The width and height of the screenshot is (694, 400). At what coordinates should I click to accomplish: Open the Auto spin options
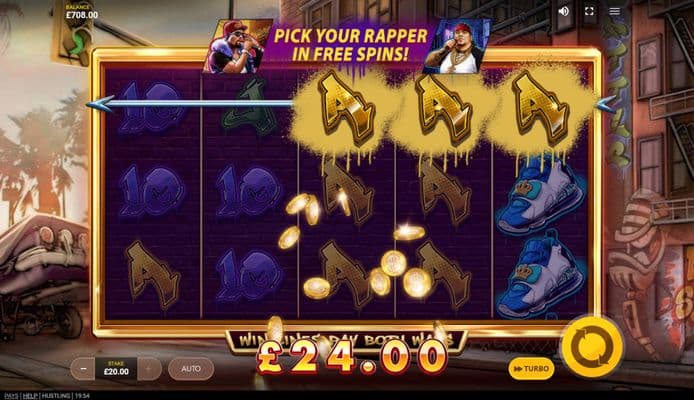pyautogui.click(x=190, y=369)
